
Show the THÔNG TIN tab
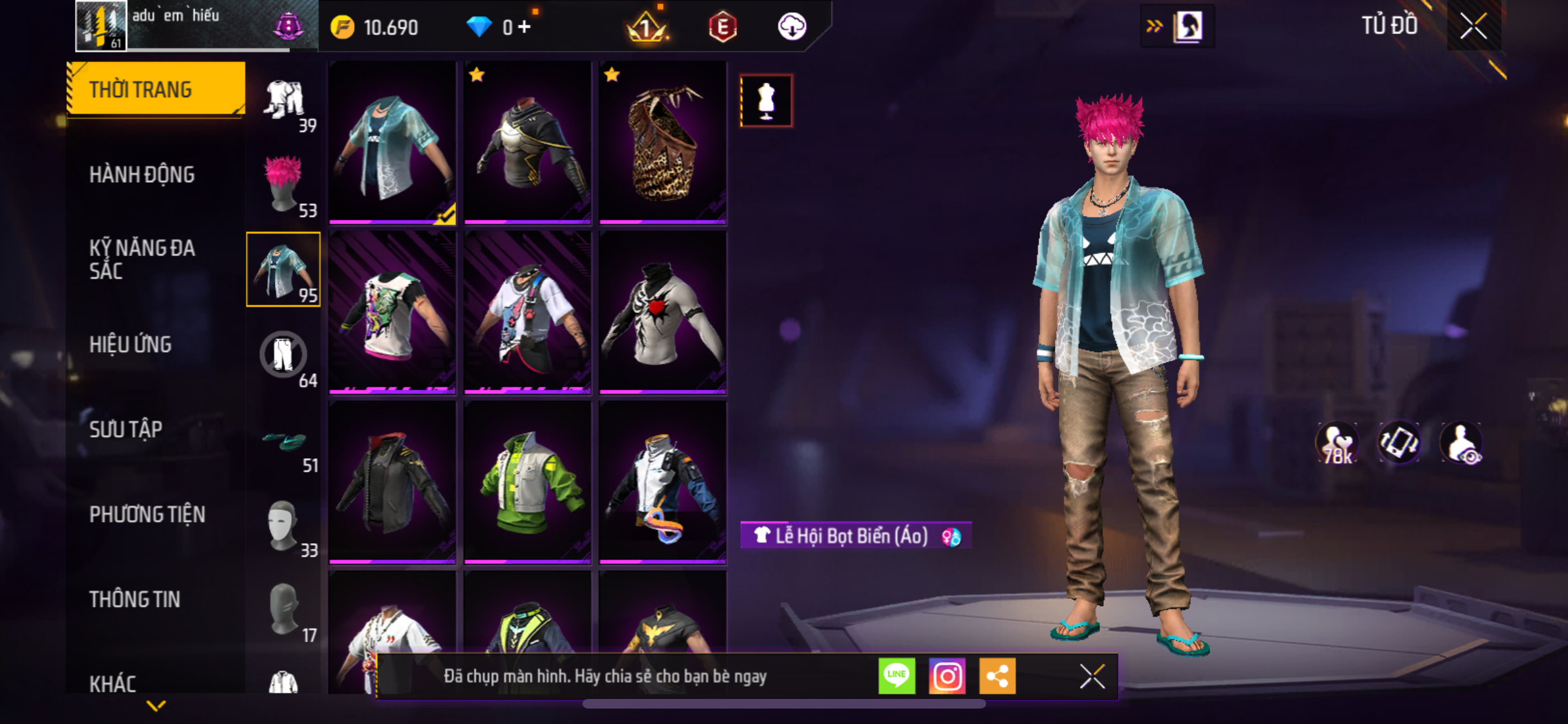tap(135, 599)
